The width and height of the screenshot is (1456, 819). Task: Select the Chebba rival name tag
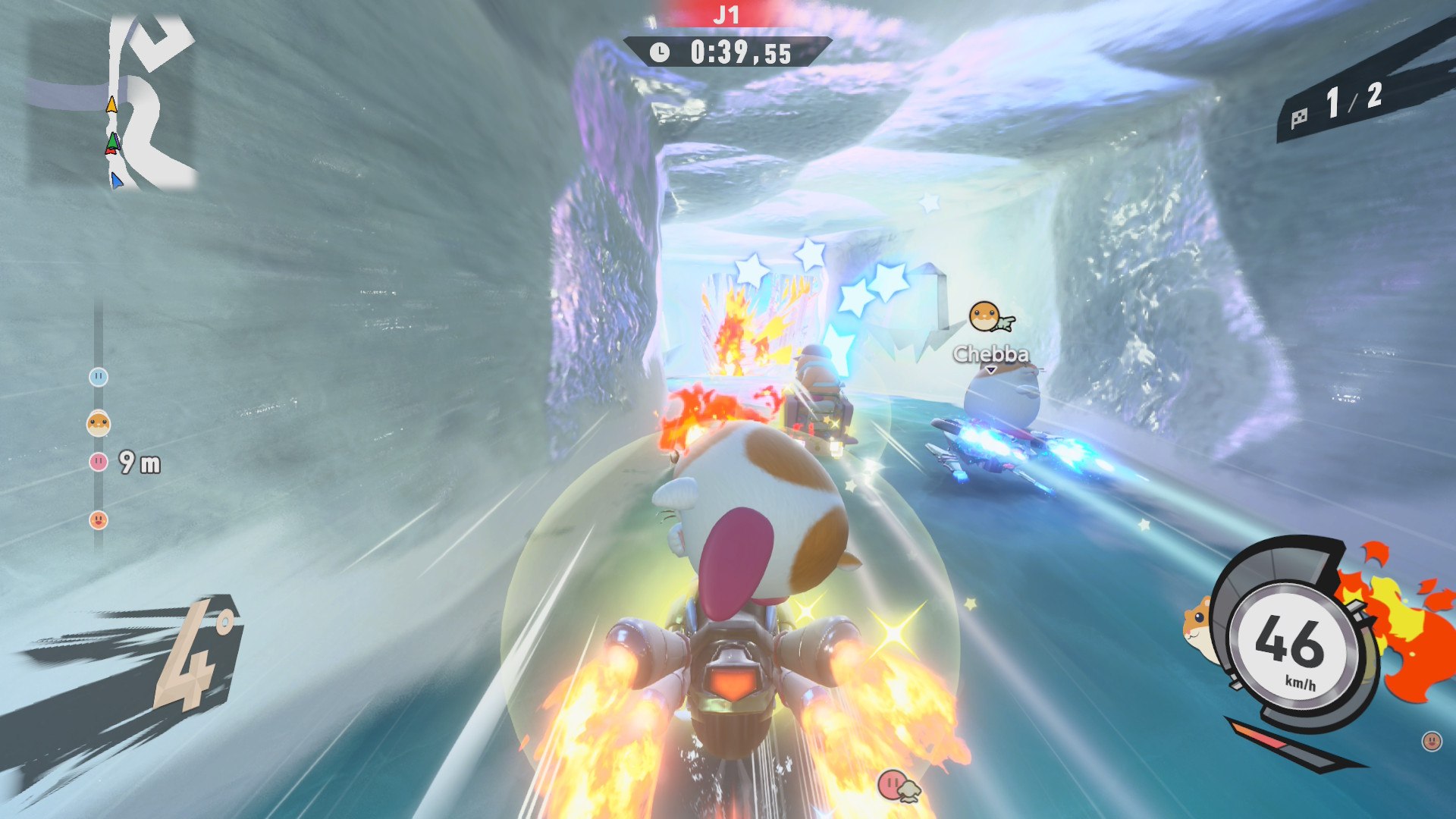(x=990, y=354)
